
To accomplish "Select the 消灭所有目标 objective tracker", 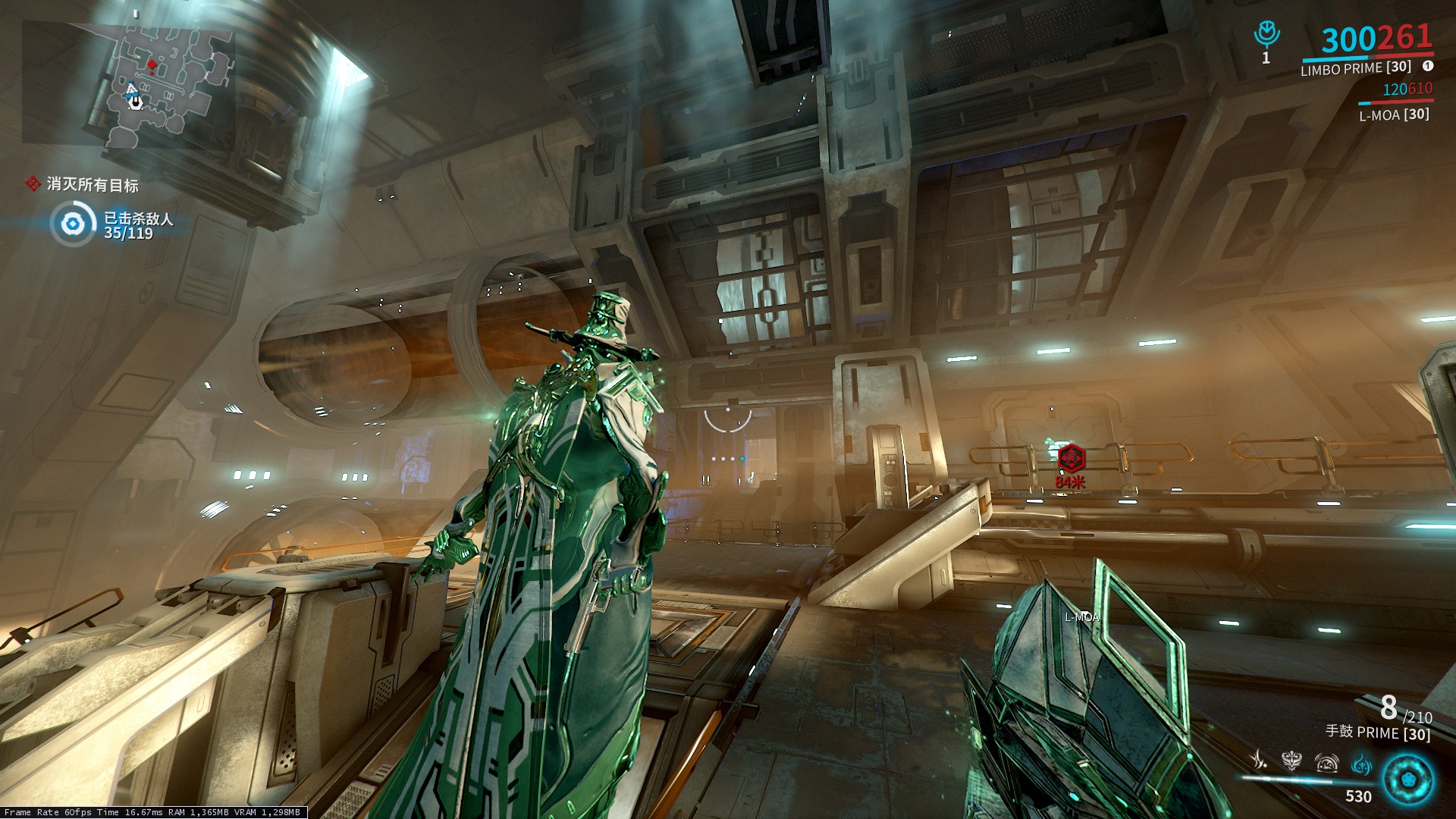I will point(83,184).
